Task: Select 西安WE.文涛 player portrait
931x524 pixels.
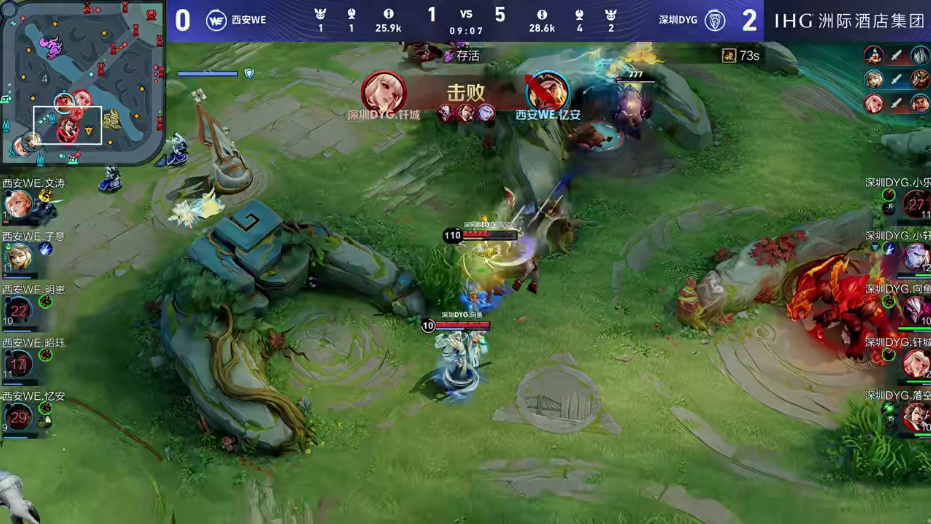Action: tap(19, 205)
